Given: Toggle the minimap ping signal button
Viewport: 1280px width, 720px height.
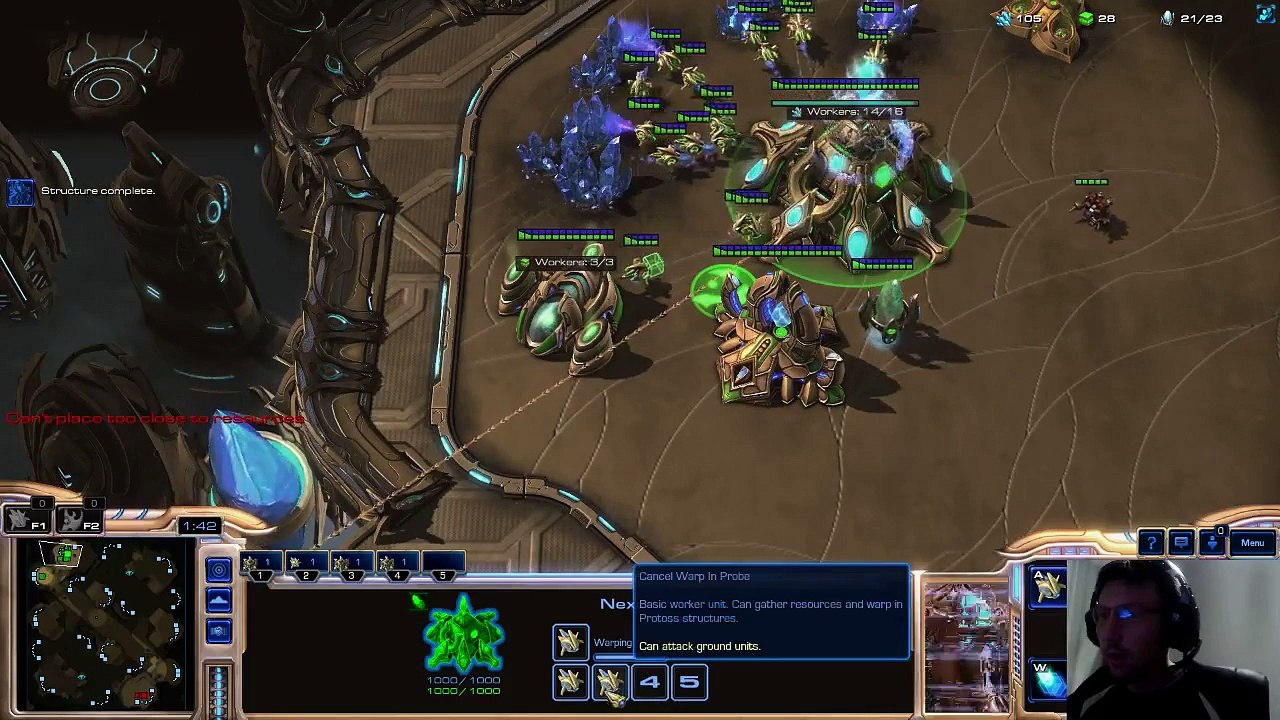Looking at the screenshot, I should (219, 570).
